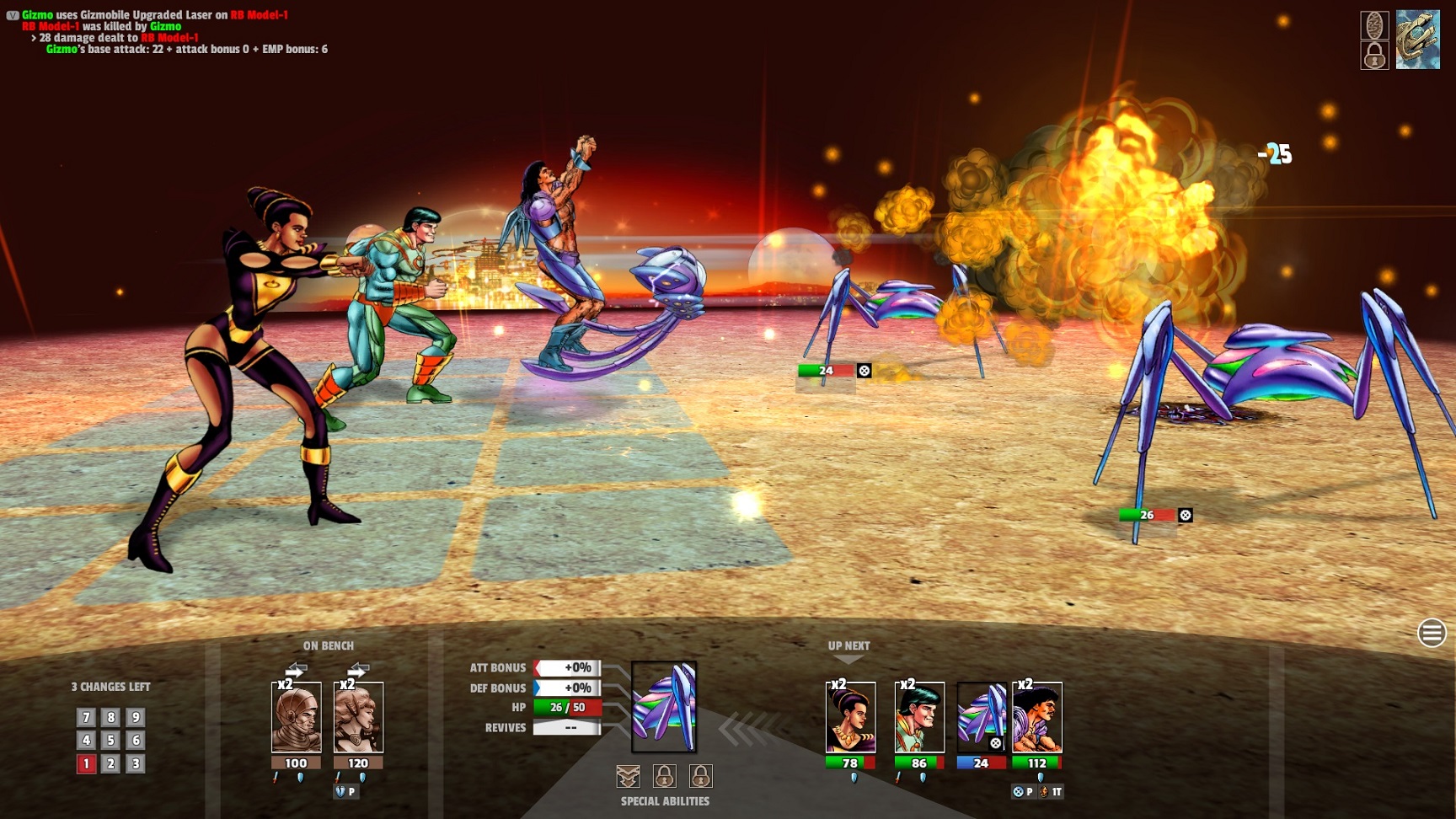Choose the up-next robot portrait with 24 HP
Viewport: 1456px width, 819px height.
click(982, 718)
